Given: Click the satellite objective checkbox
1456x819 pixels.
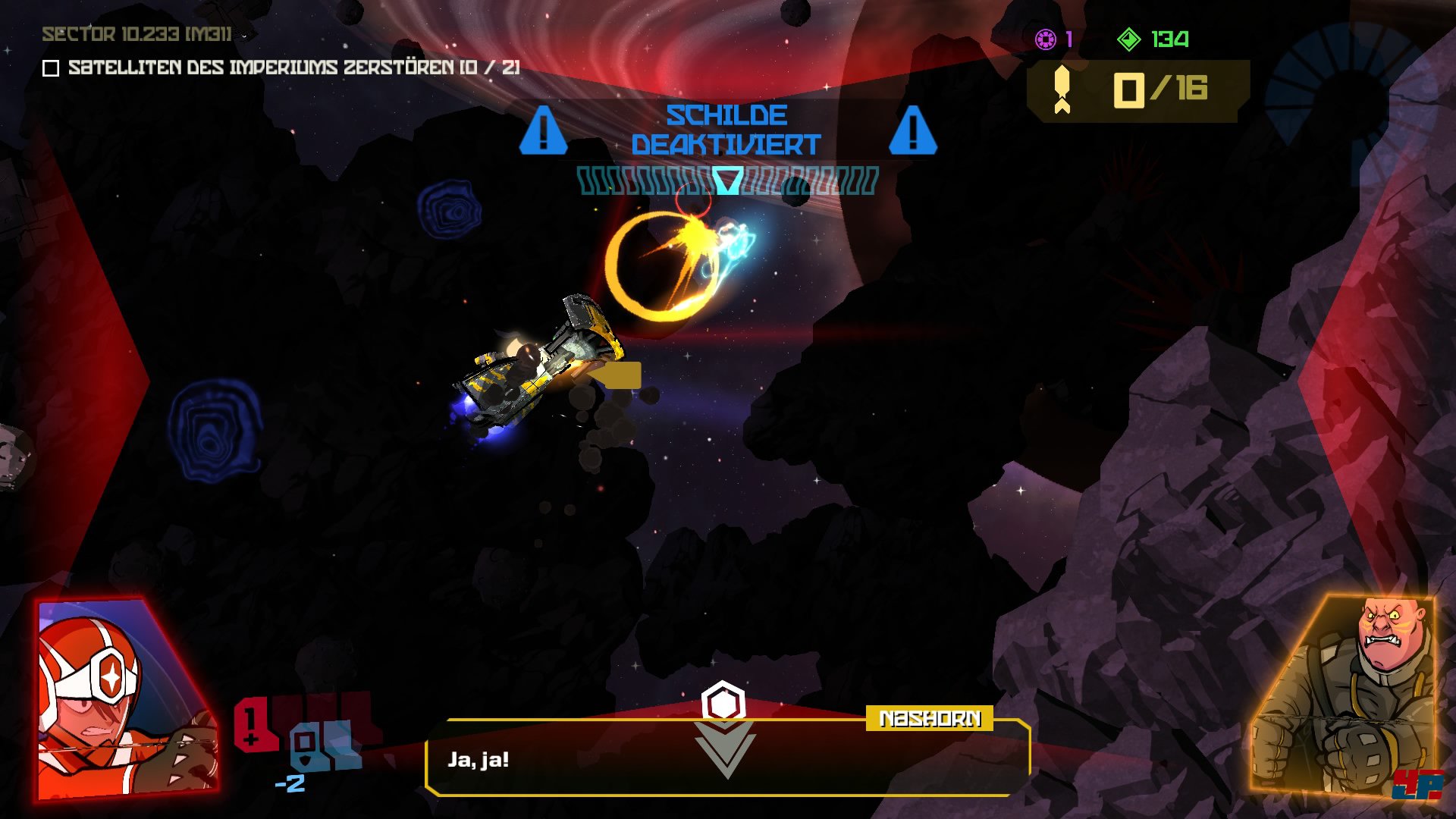Looking at the screenshot, I should [51, 68].
